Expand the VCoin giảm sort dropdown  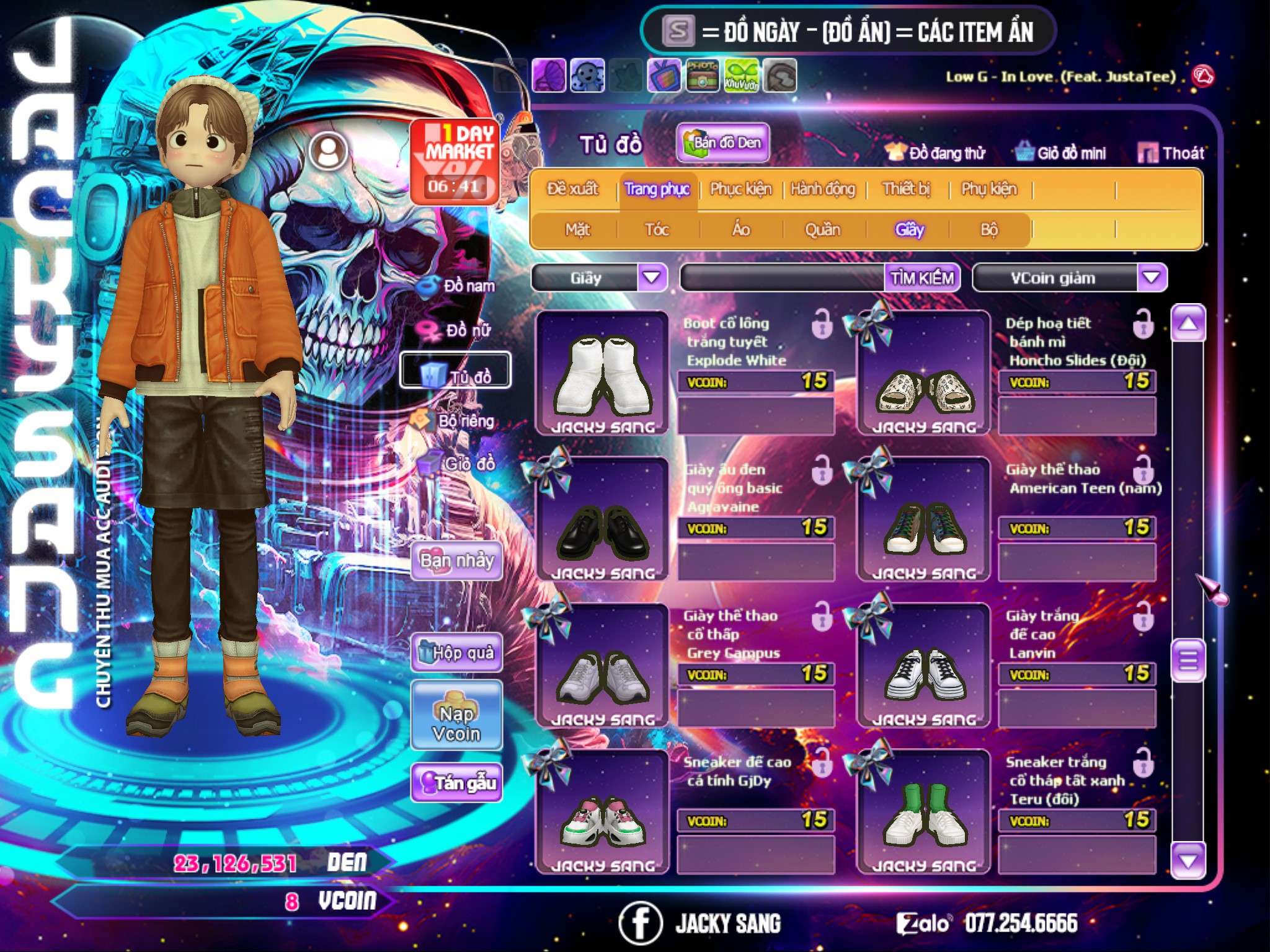pyautogui.click(x=1152, y=278)
